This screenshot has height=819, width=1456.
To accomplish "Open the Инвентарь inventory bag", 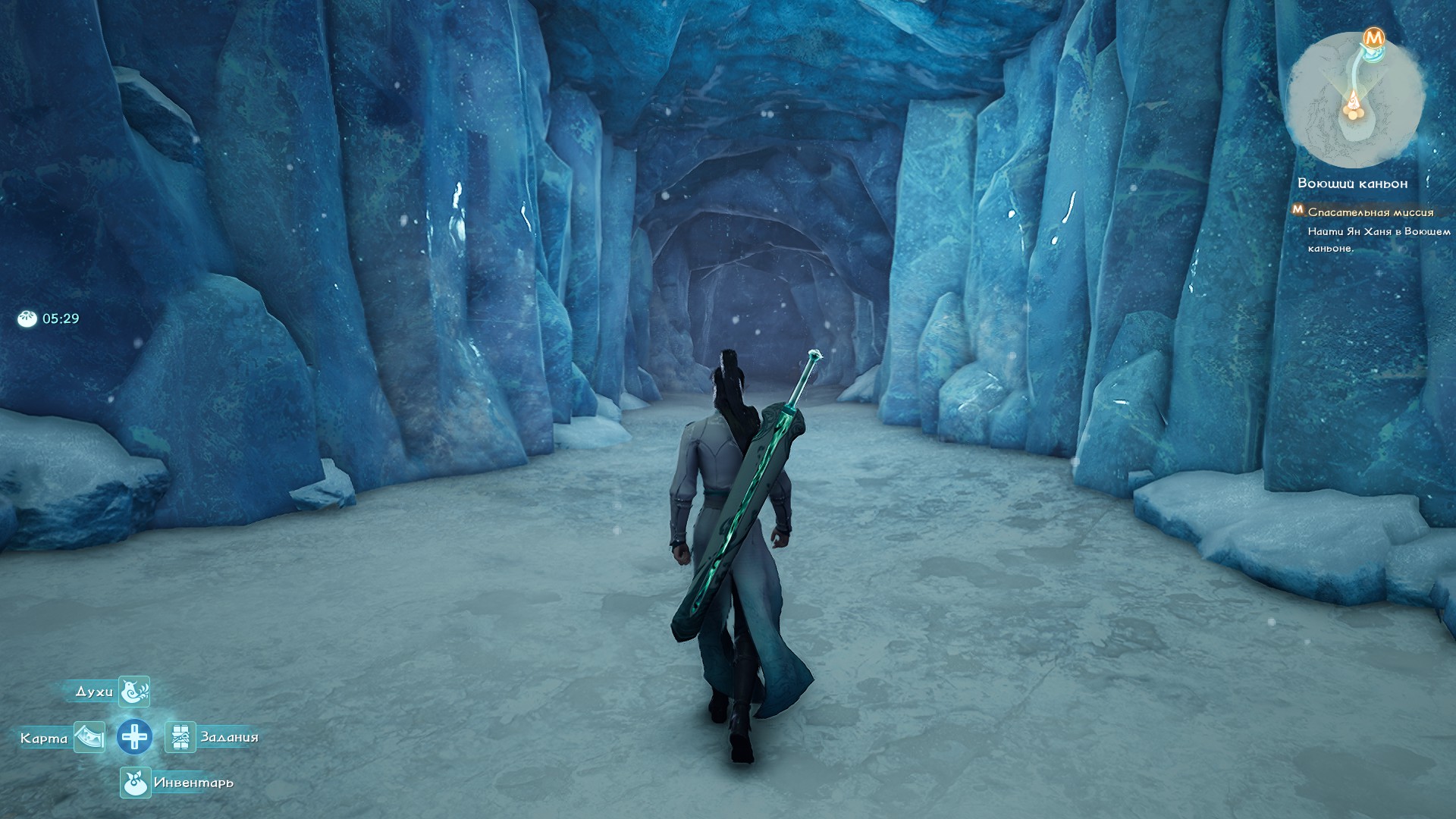I will (x=135, y=783).
